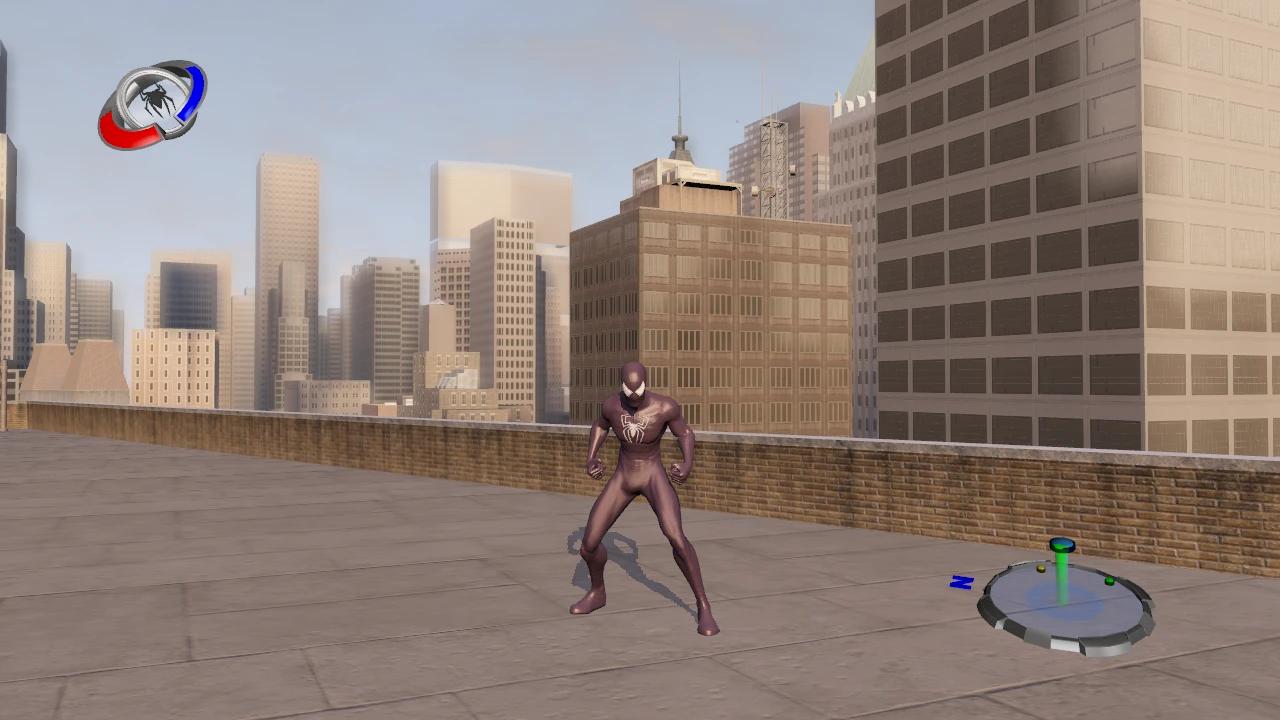1280x720 pixels.
Task: Select the green objective beacon on the compass
Action: coord(1061,572)
